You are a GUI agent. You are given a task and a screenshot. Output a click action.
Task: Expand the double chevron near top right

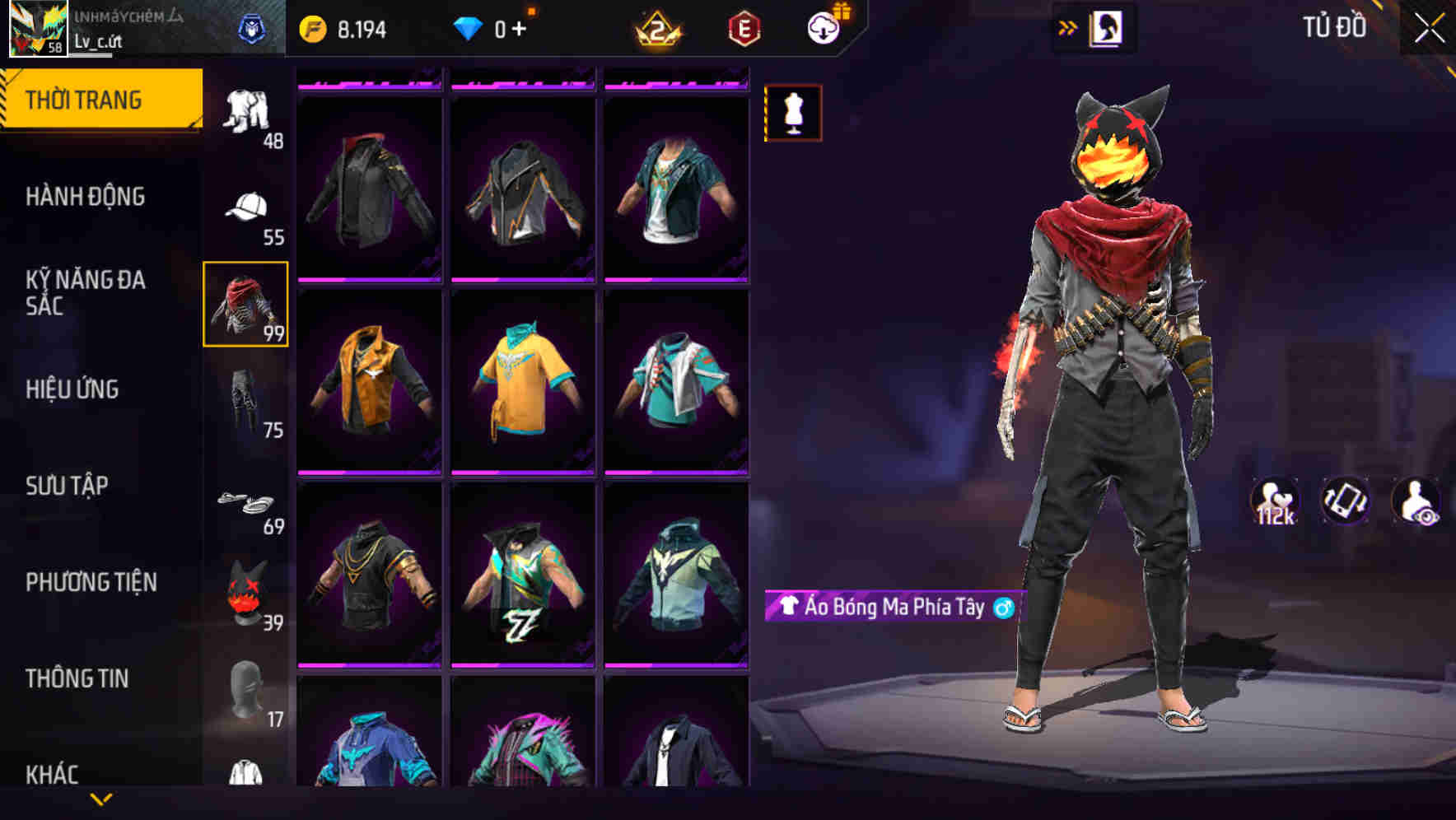click(x=1067, y=26)
